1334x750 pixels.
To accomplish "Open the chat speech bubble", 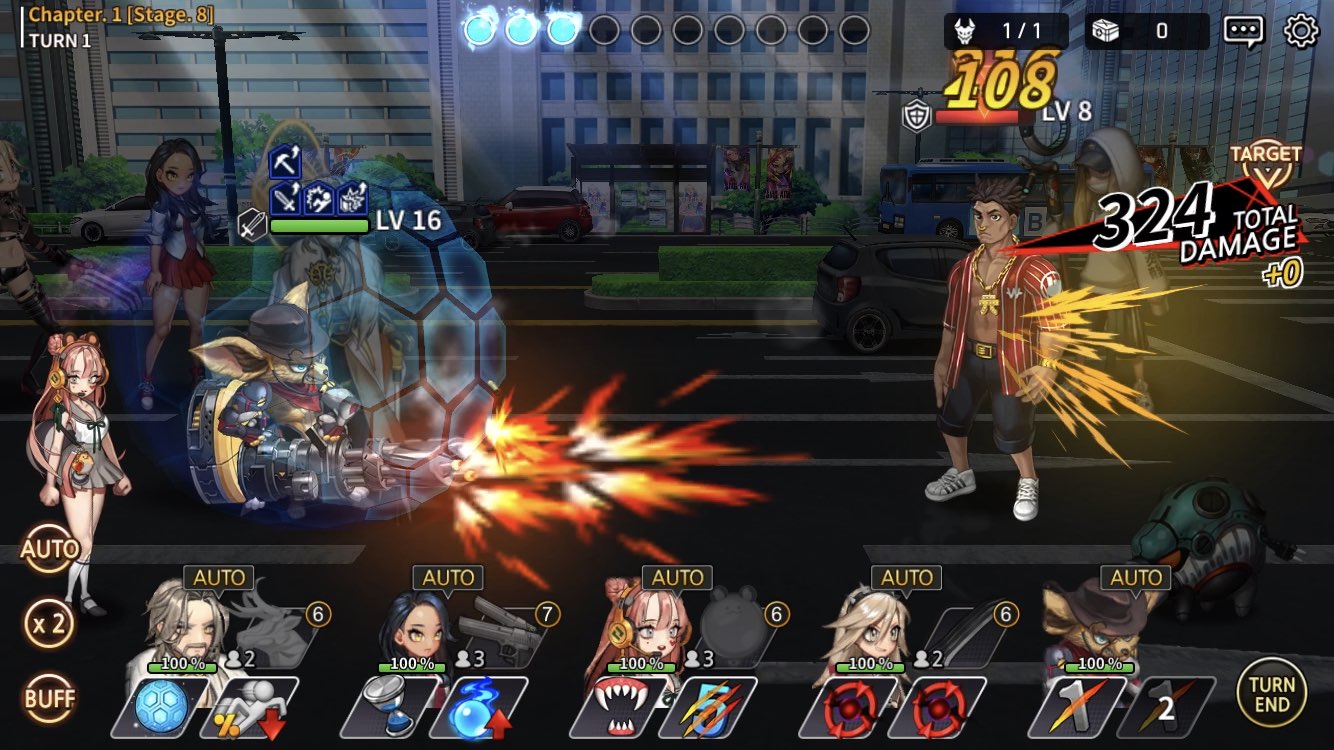I will pos(1243,31).
